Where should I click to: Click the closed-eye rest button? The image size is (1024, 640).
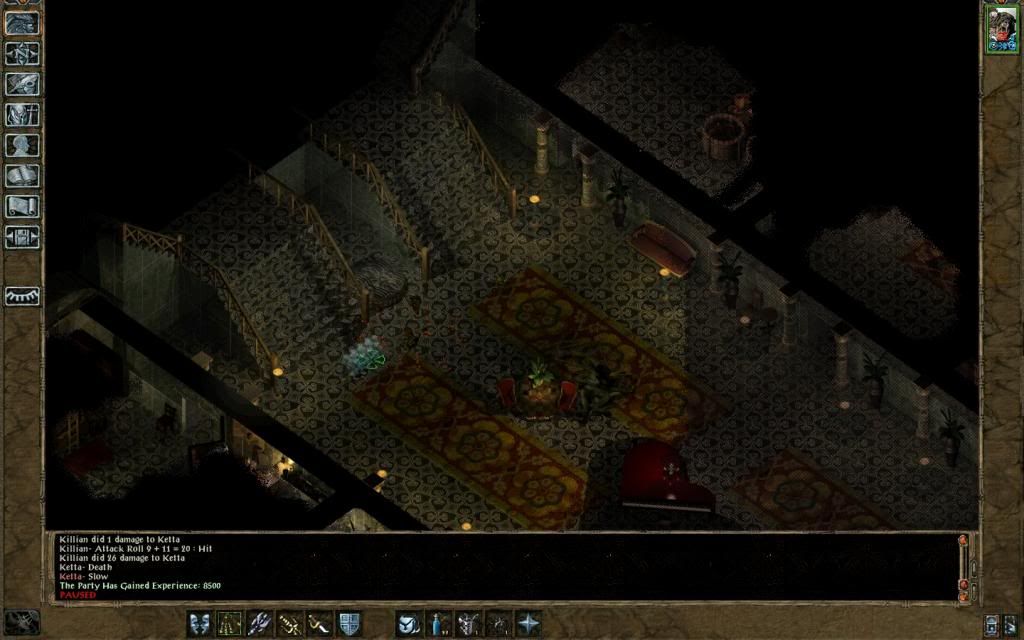coord(22,295)
